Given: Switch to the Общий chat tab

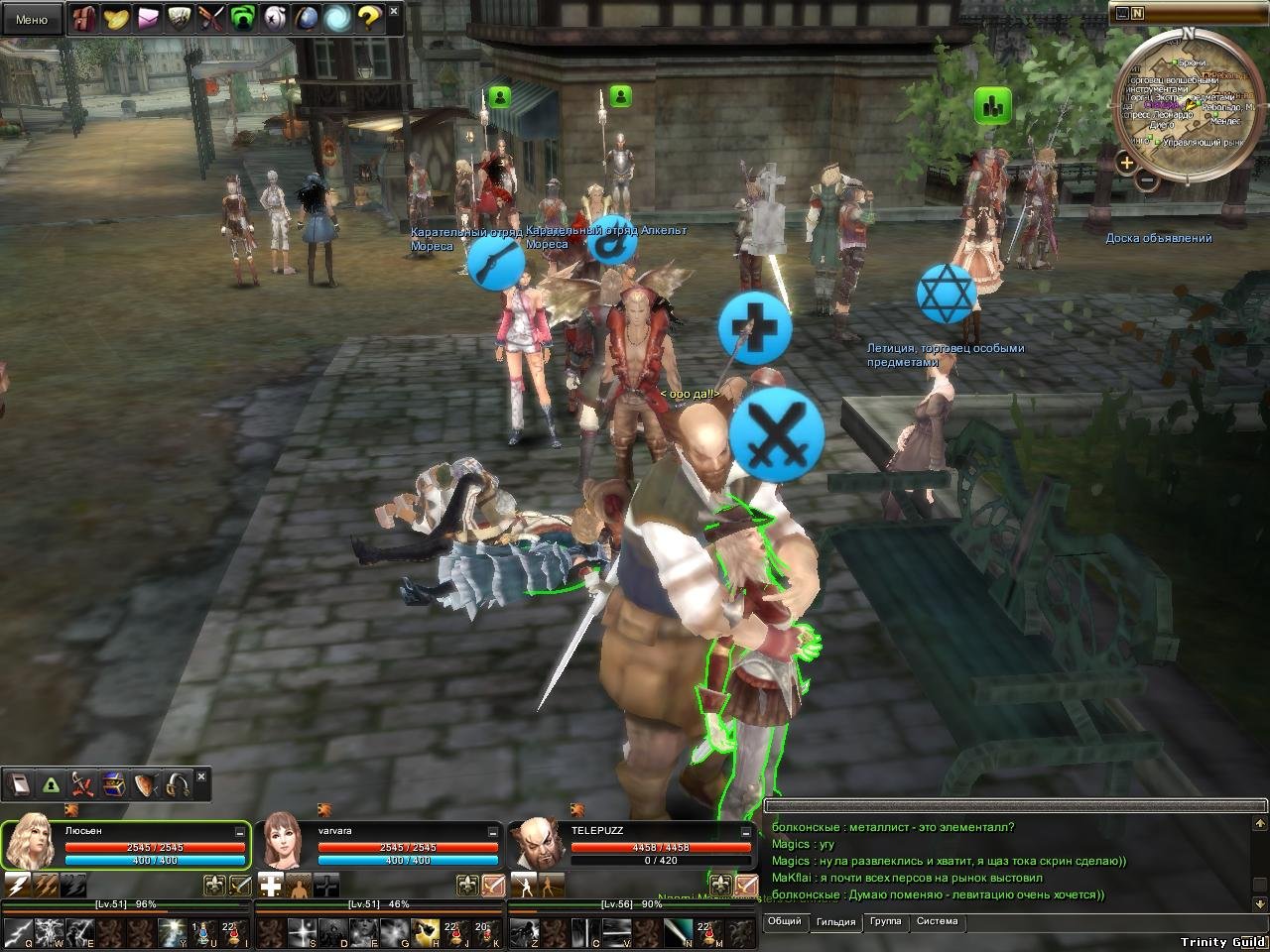Looking at the screenshot, I should tap(784, 921).
